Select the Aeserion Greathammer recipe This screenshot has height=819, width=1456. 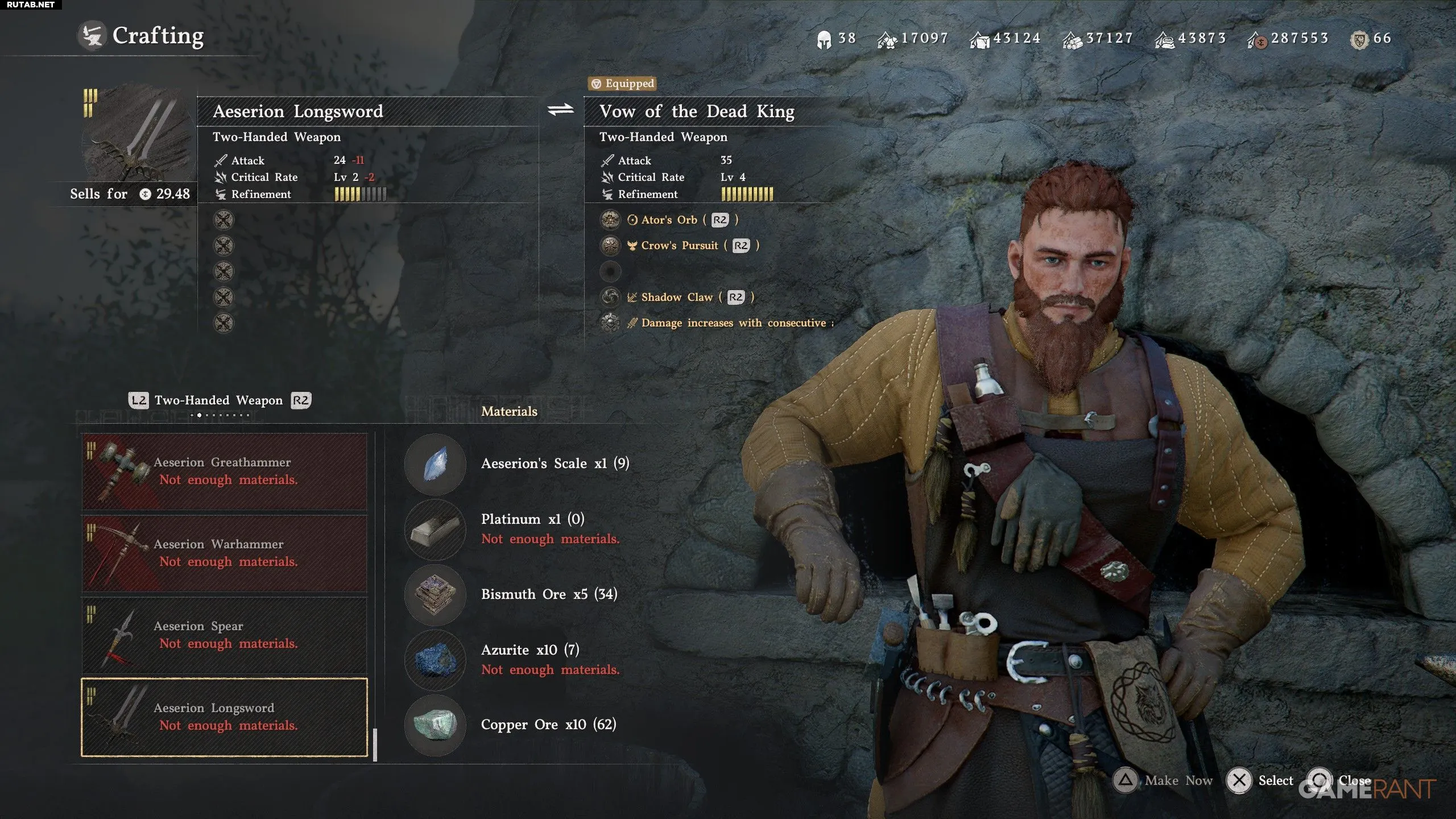pyautogui.click(x=224, y=471)
